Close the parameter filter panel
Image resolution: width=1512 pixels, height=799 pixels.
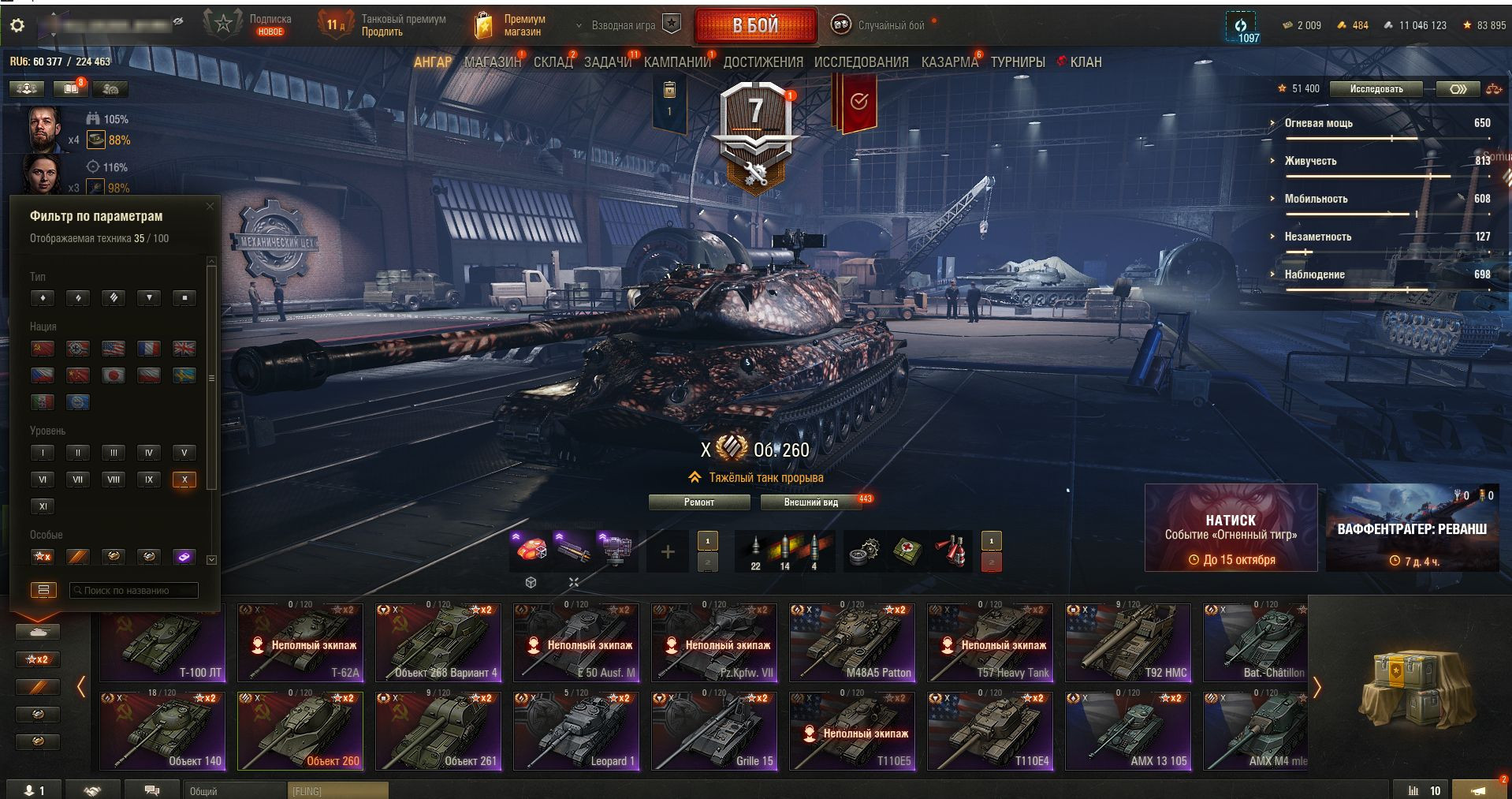[x=210, y=207]
